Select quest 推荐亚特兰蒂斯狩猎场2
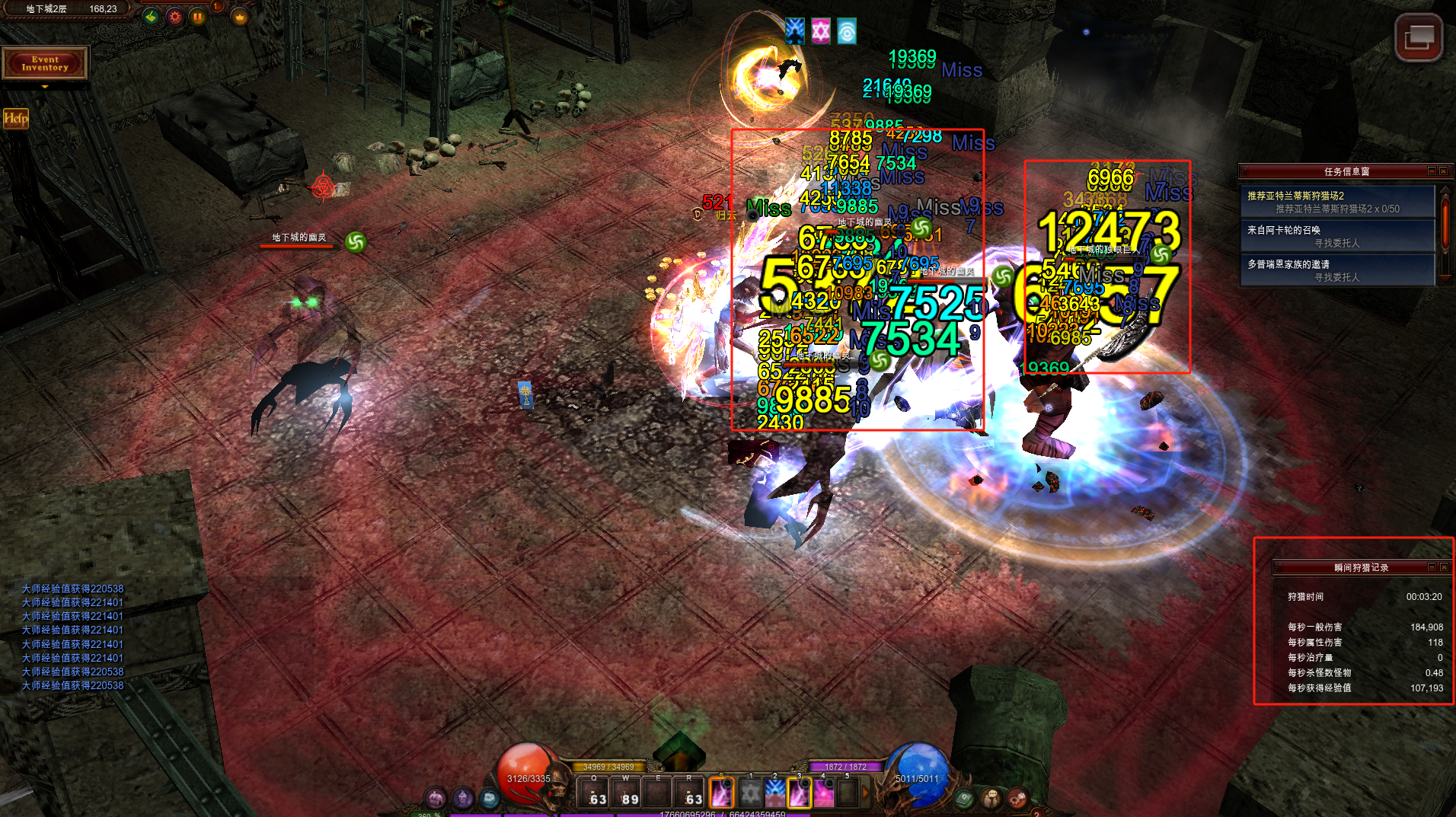This screenshot has width=1456, height=817. [1337, 202]
